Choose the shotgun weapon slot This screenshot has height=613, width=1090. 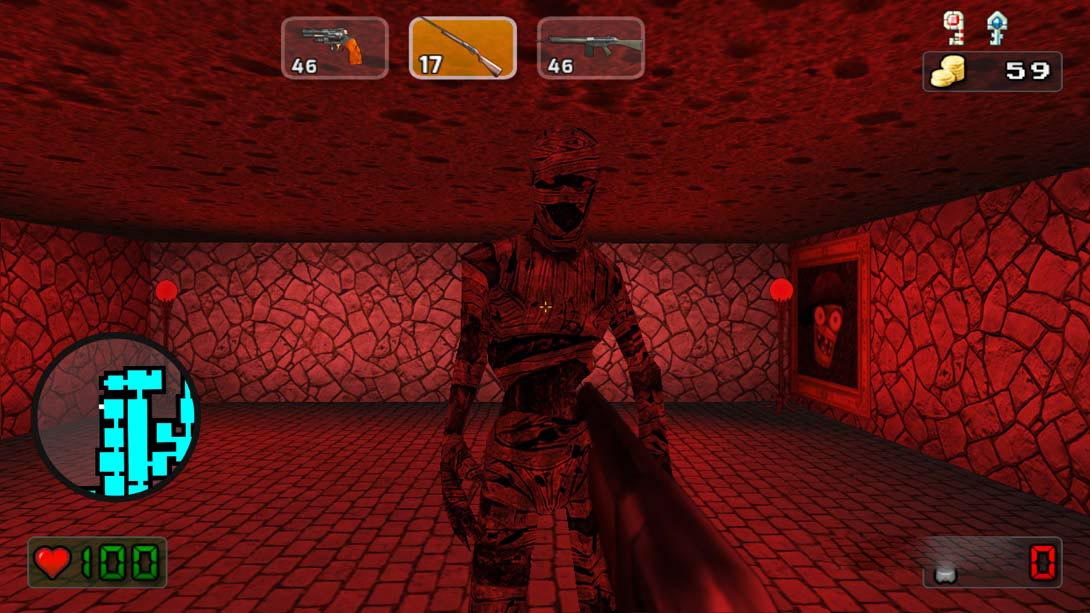pos(462,48)
